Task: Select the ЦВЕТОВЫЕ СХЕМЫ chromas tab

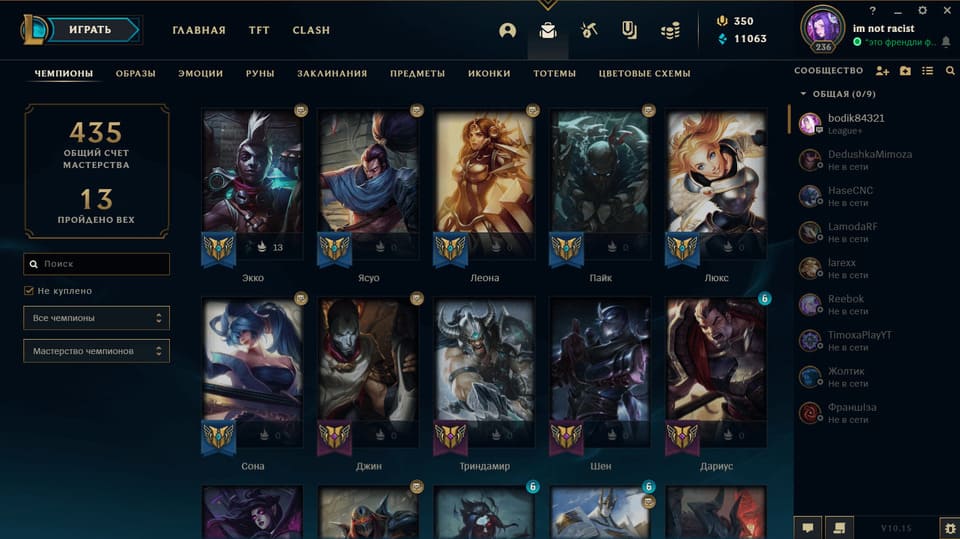Action: pos(644,73)
